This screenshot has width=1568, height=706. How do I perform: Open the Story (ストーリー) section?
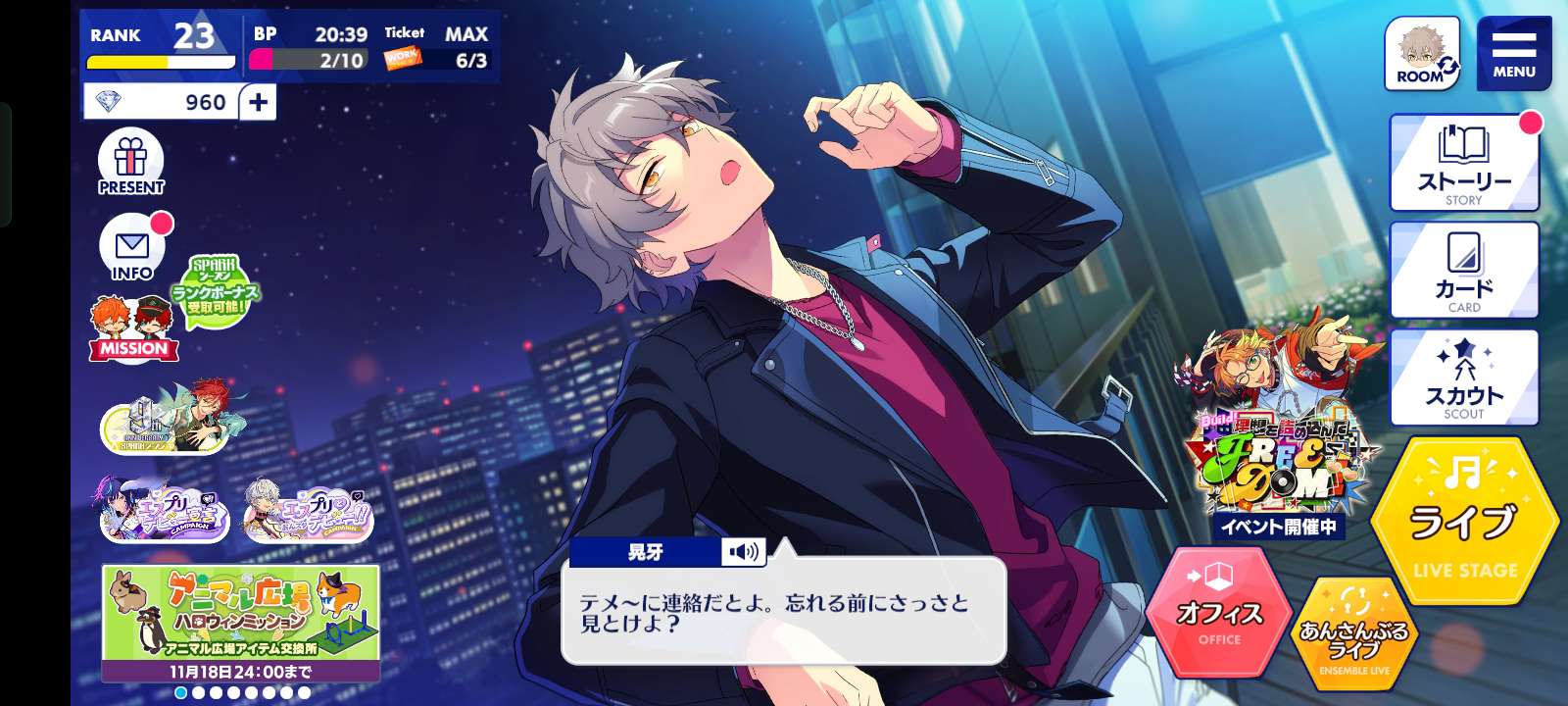pos(1464,163)
